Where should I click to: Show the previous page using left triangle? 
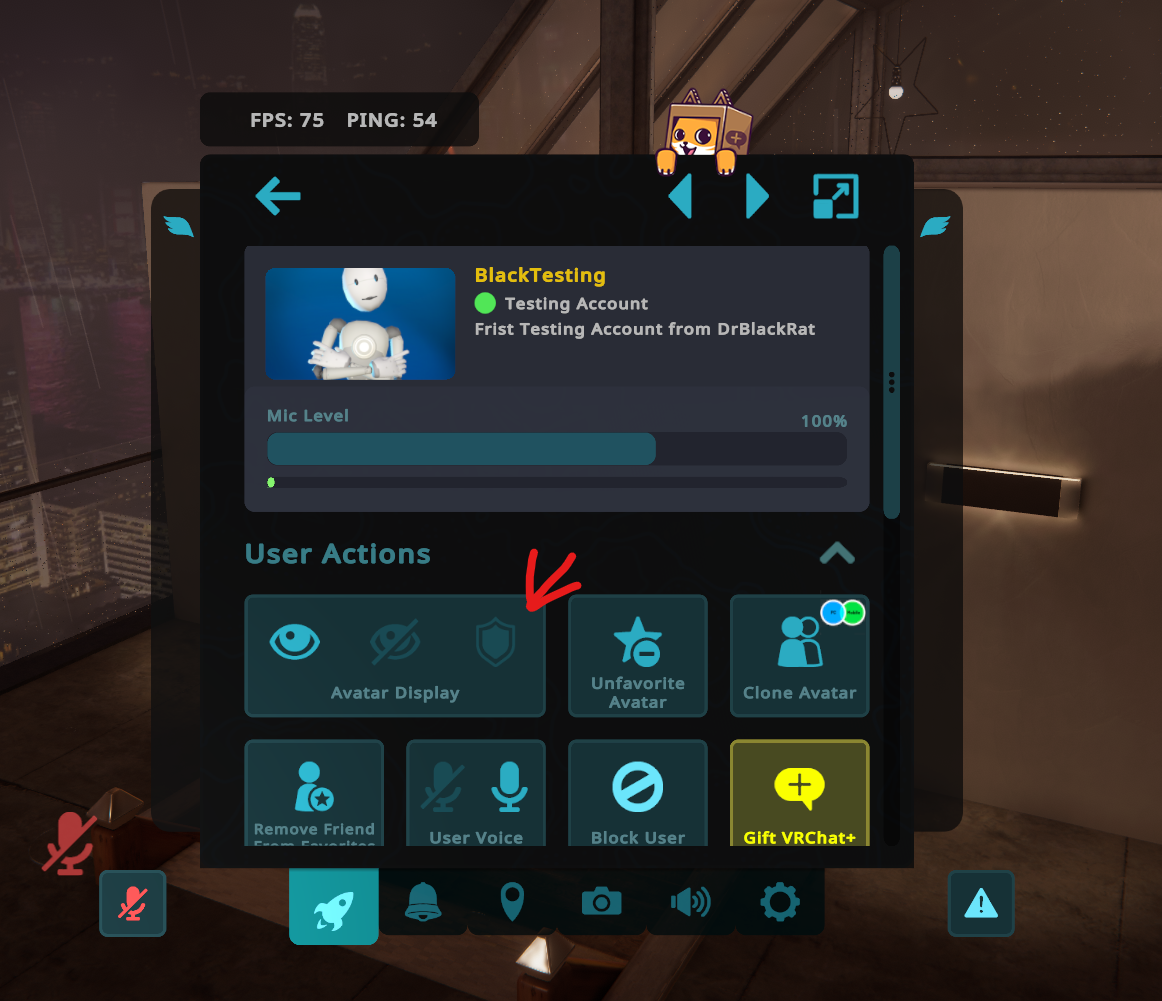[x=681, y=197]
